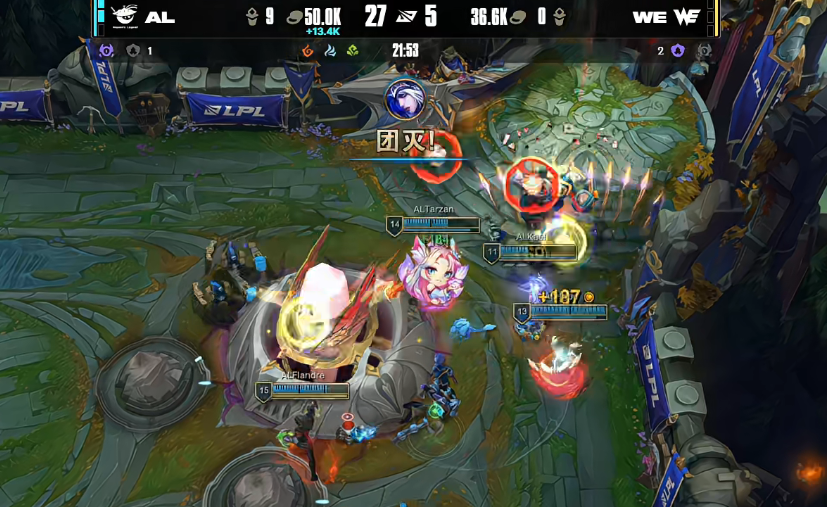
Task: Select the blue dragon icon
Action: pos(330,51)
